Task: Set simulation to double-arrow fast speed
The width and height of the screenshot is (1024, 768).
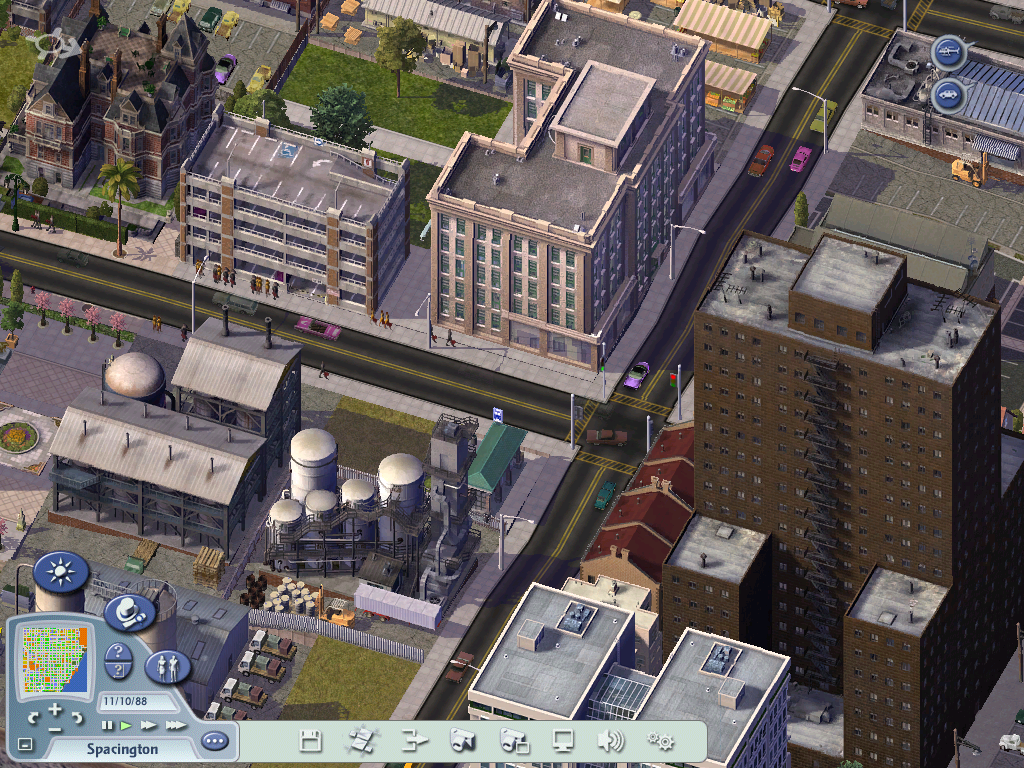Action: [148, 725]
